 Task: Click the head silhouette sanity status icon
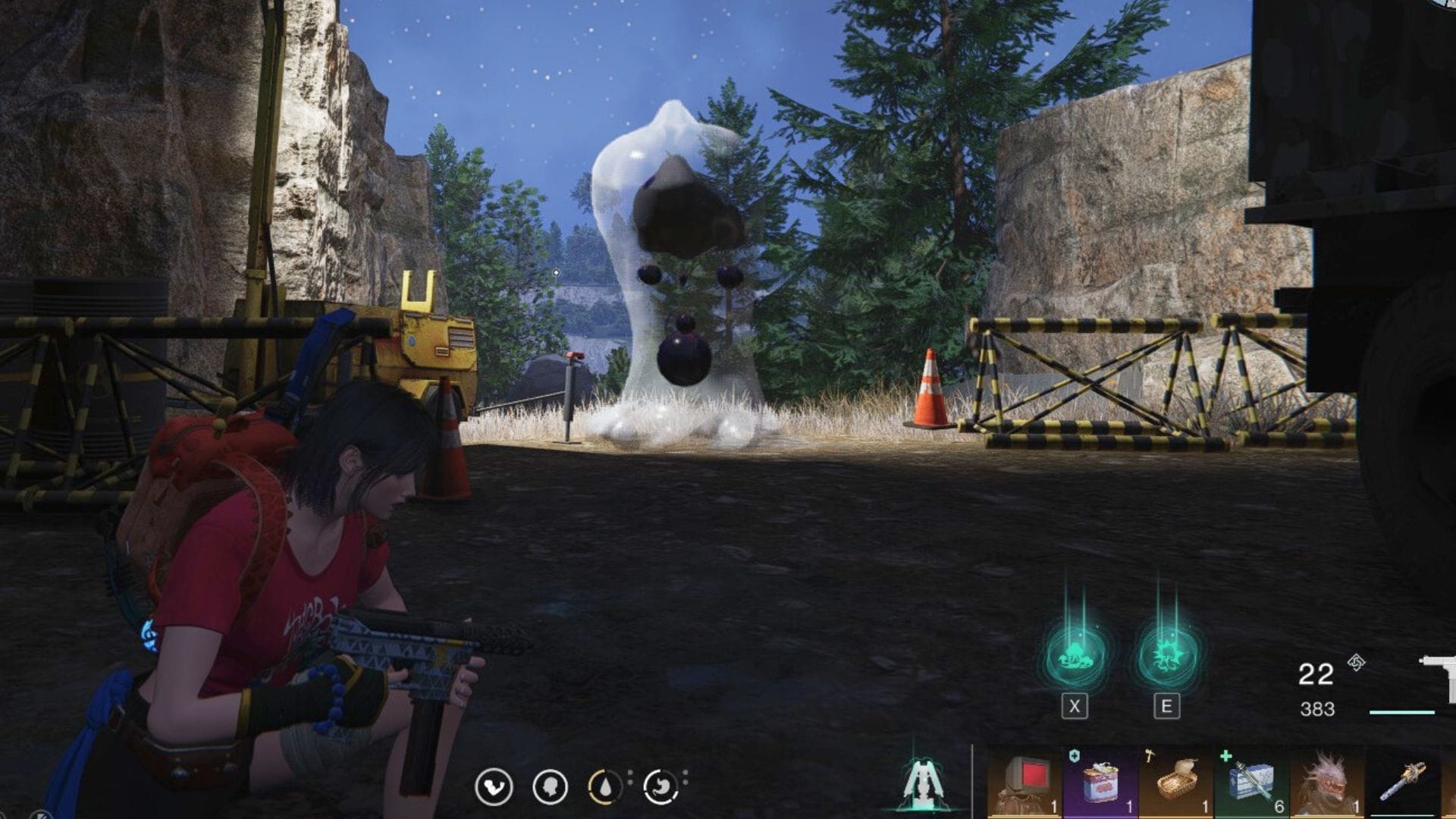[551, 786]
